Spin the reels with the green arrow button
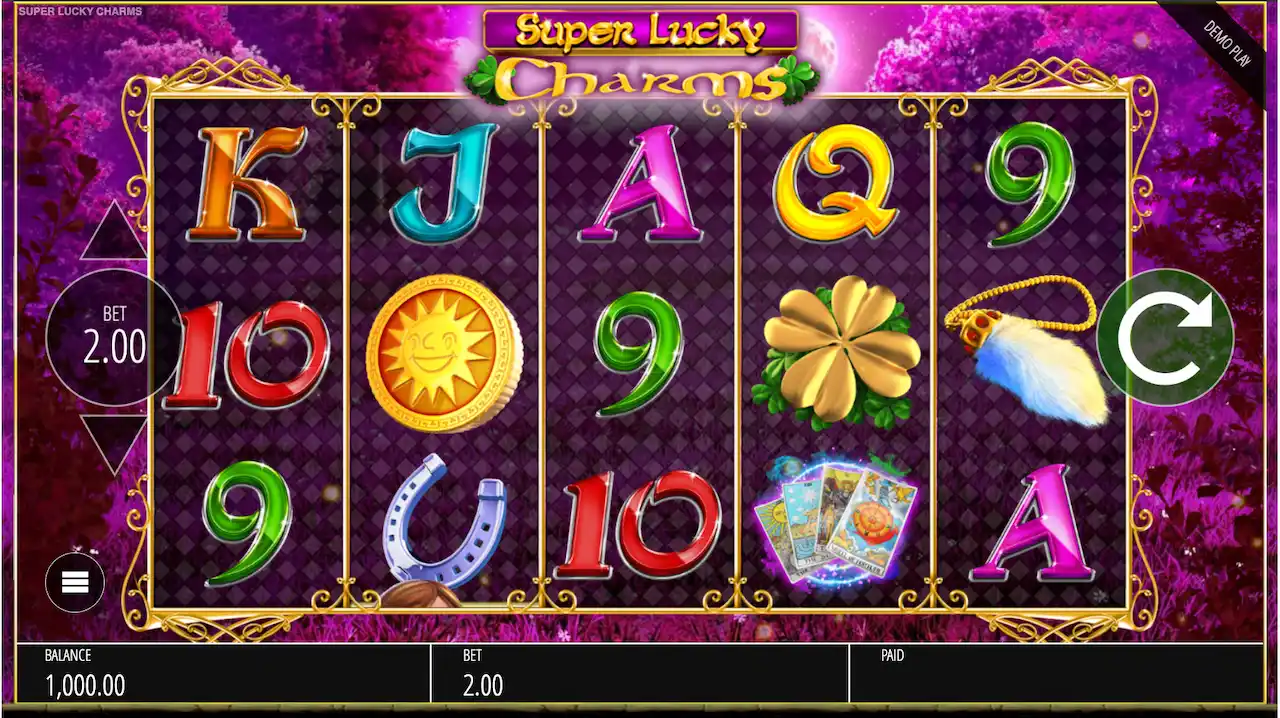 click(1165, 337)
